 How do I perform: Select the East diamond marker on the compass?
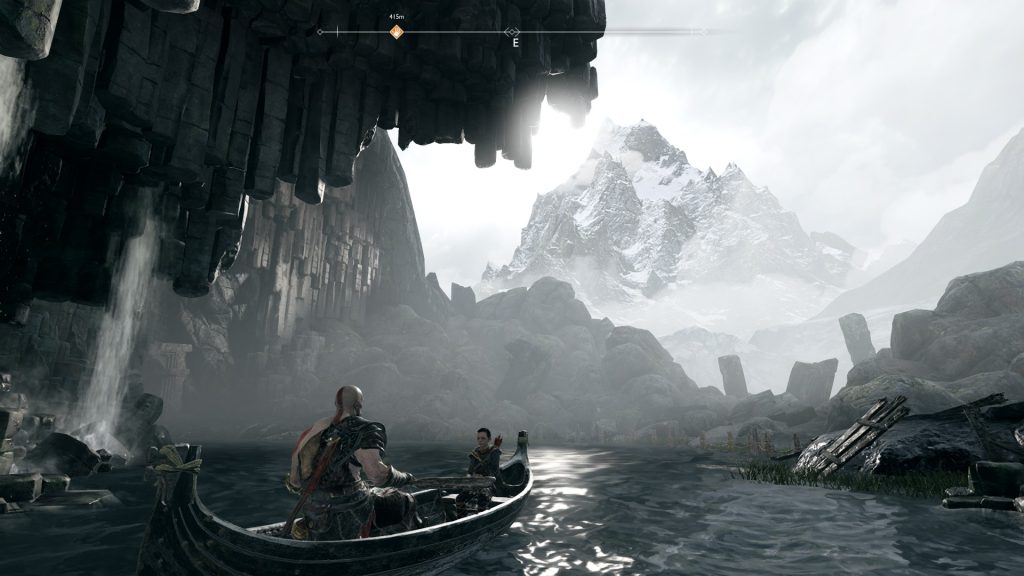coord(513,33)
